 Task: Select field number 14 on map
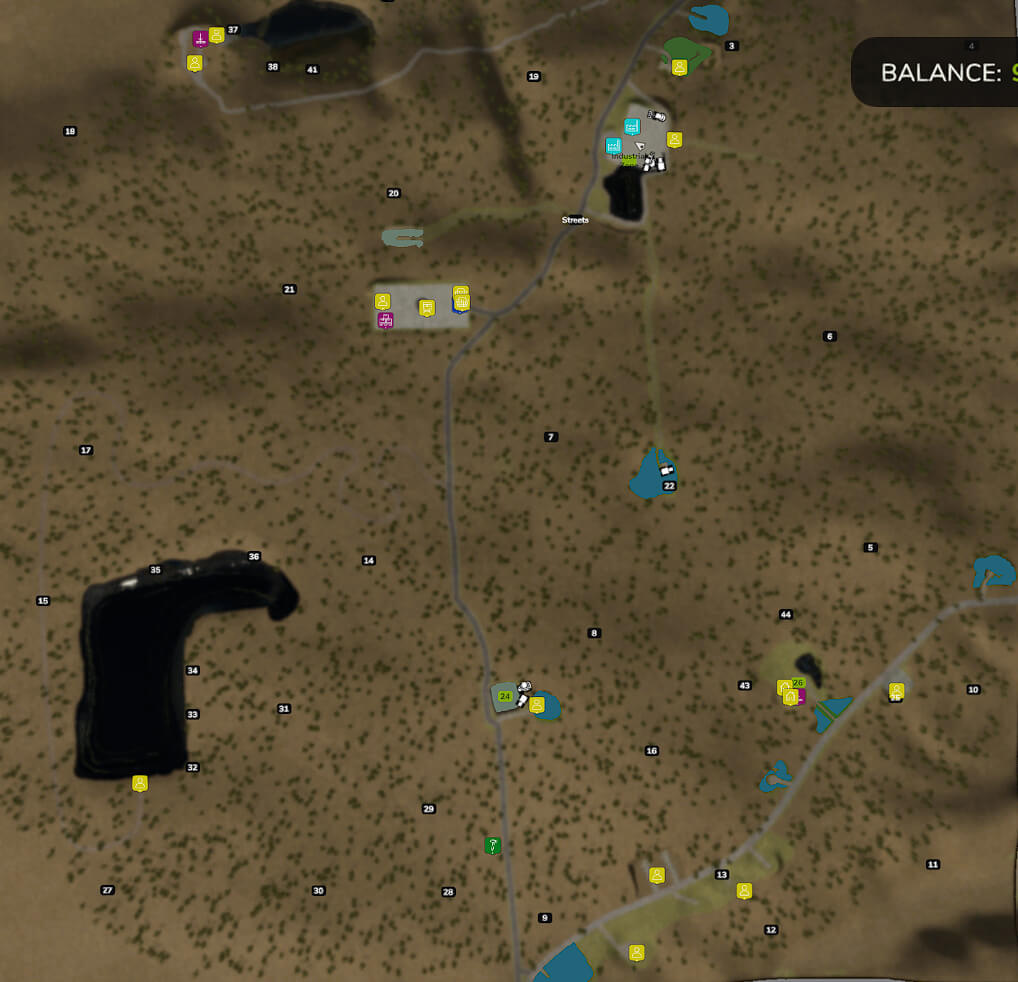click(x=369, y=561)
